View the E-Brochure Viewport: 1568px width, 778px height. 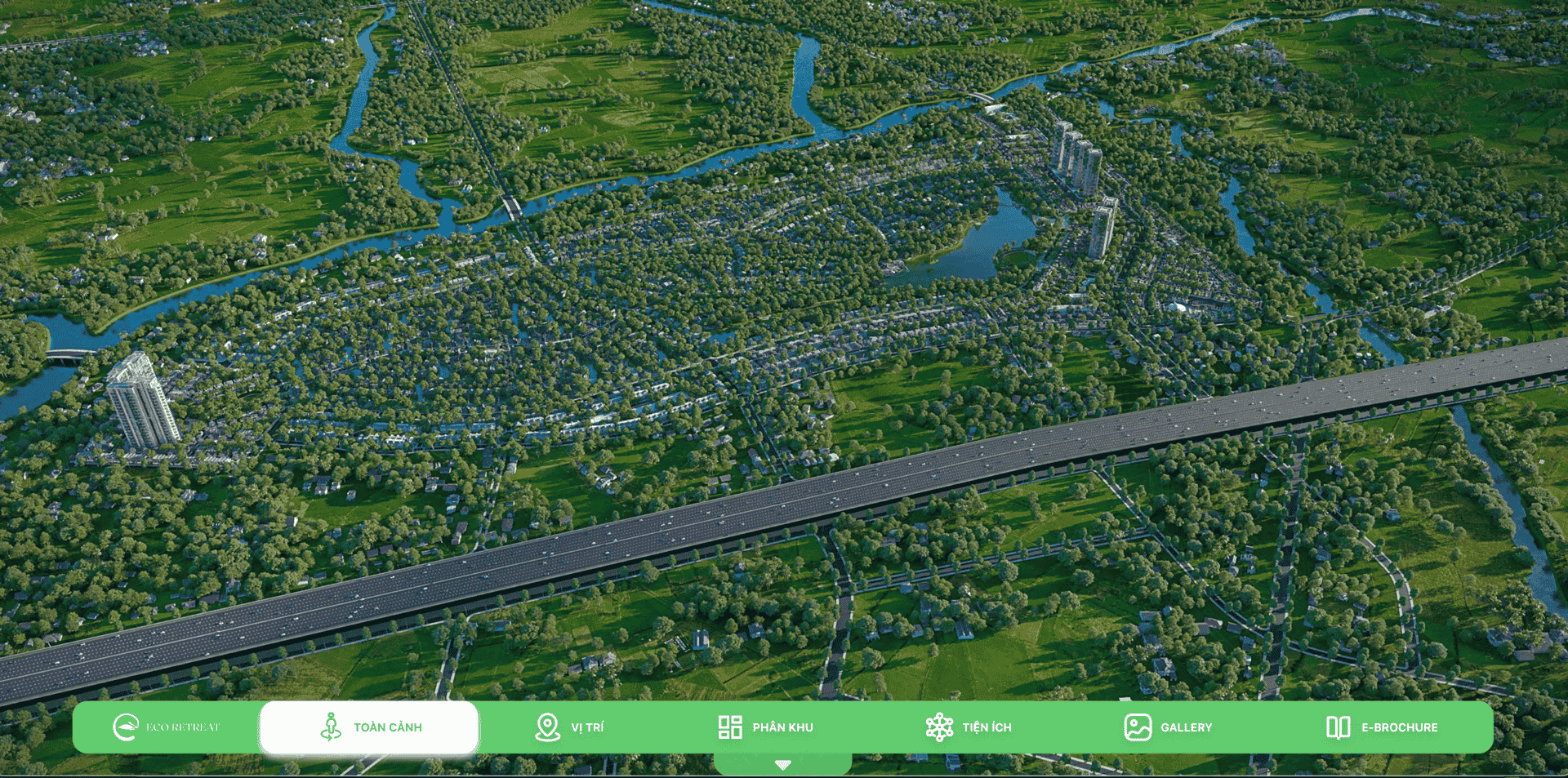click(1382, 727)
